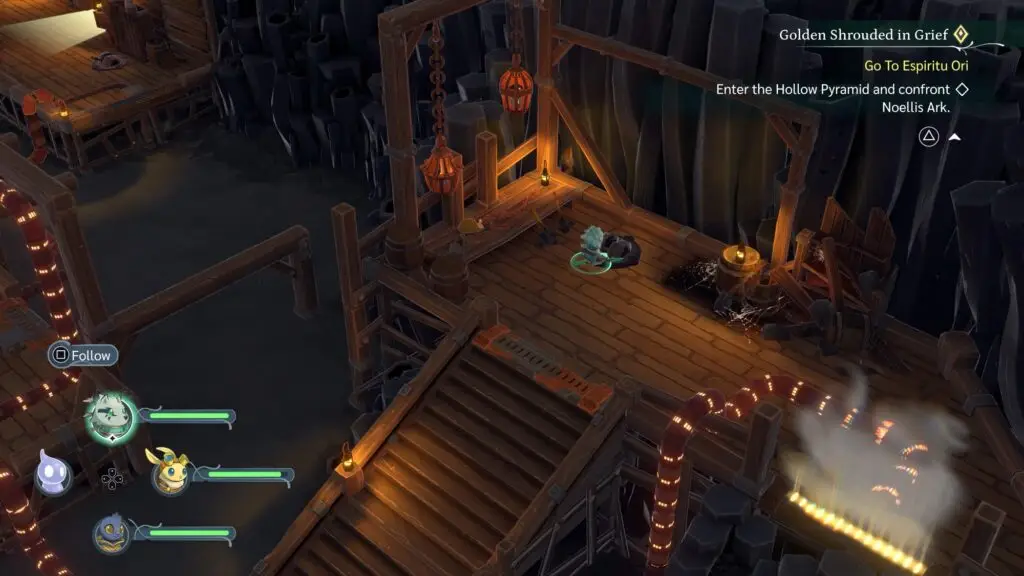The image size is (1024, 576).
Task: Switch to the dark blue party member portrait
Action: pos(112,533)
